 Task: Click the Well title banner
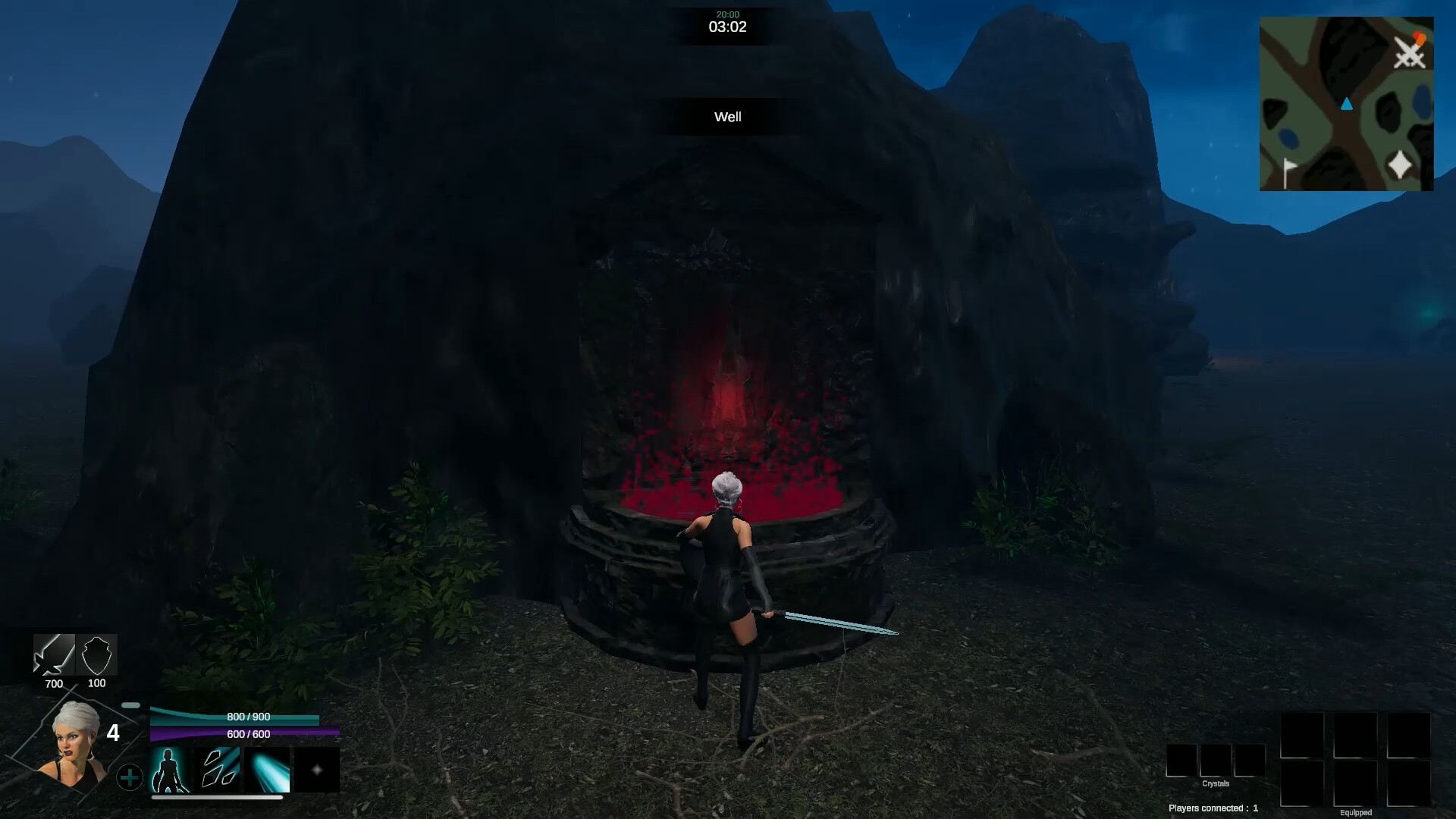(726, 118)
